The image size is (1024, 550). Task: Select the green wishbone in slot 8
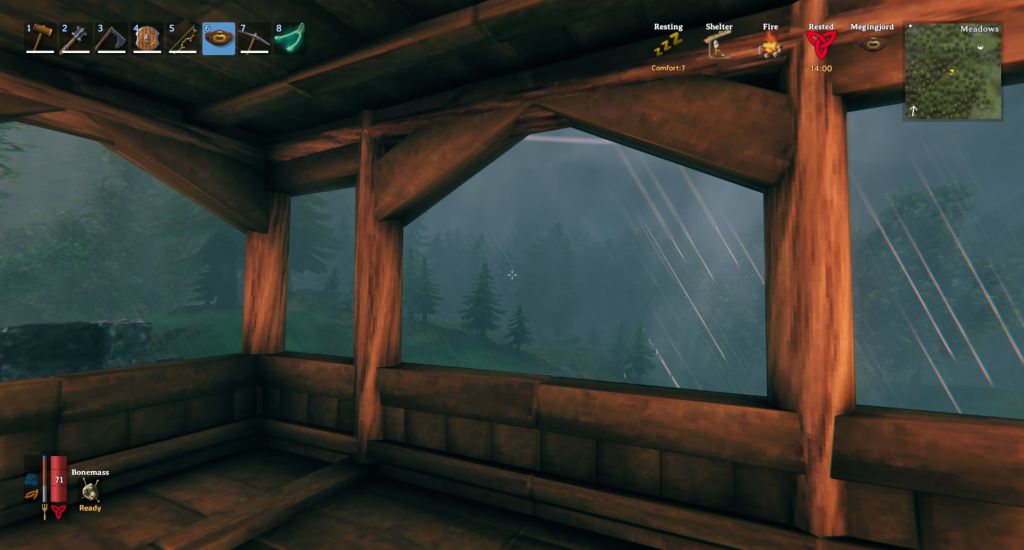click(290, 38)
